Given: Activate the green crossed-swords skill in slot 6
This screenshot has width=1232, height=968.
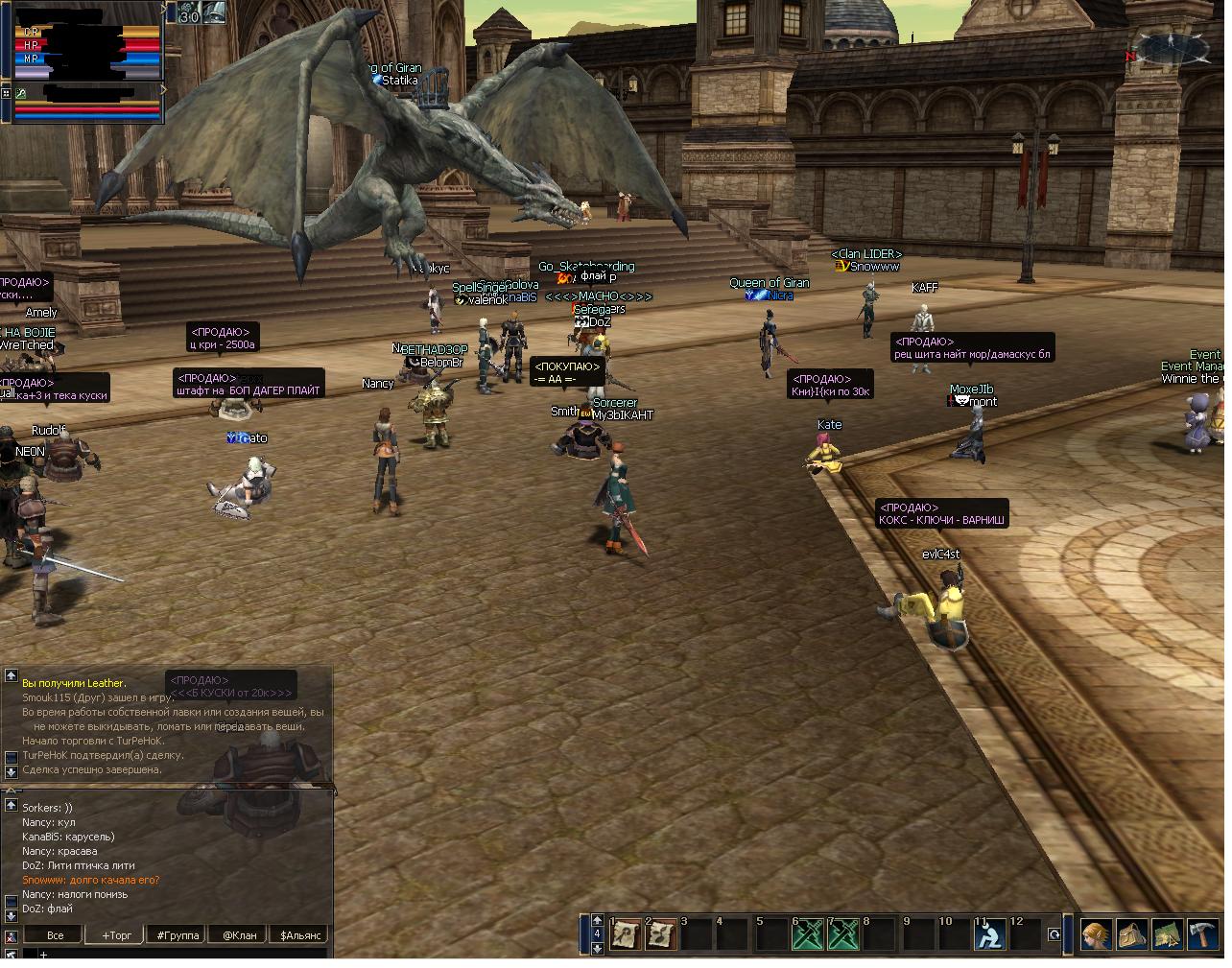Looking at the screenshot, I should coord(806,934).
